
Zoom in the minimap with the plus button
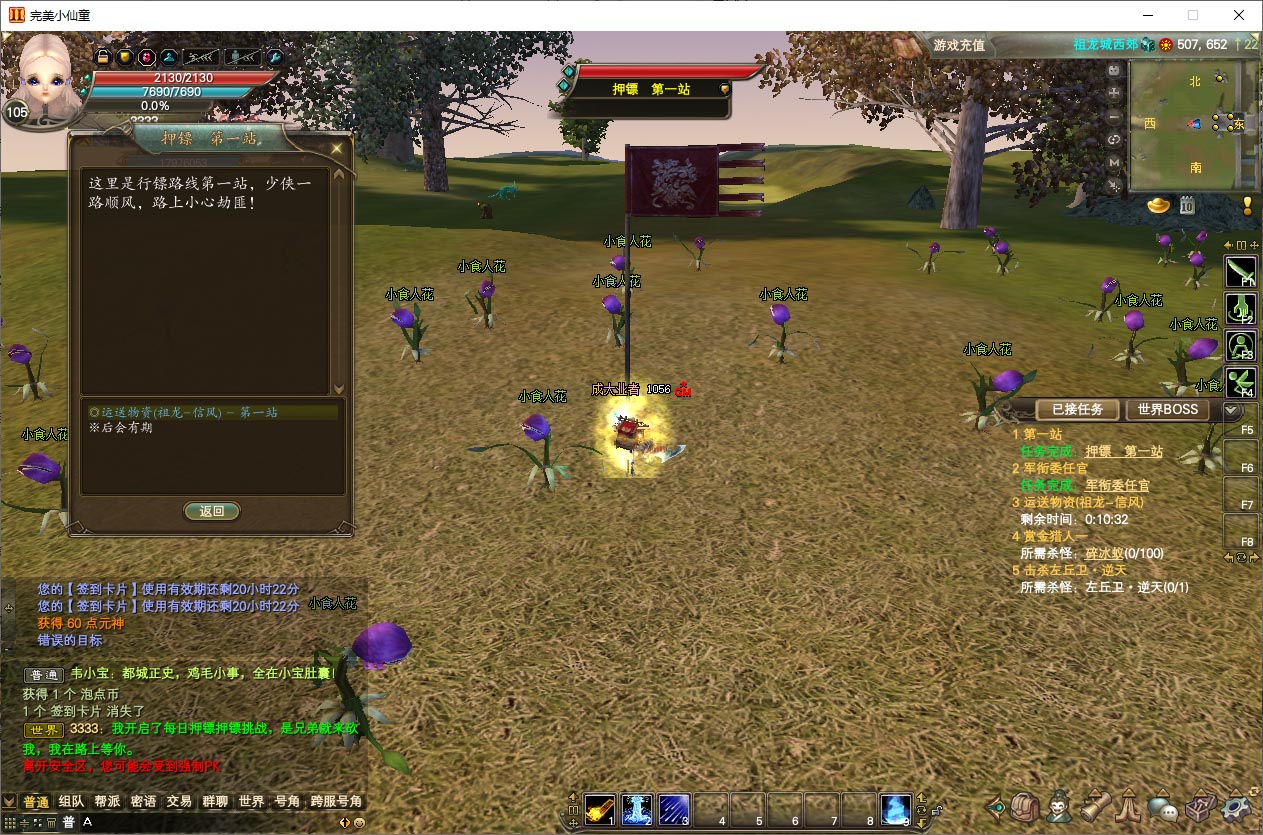coord(1114,92)
